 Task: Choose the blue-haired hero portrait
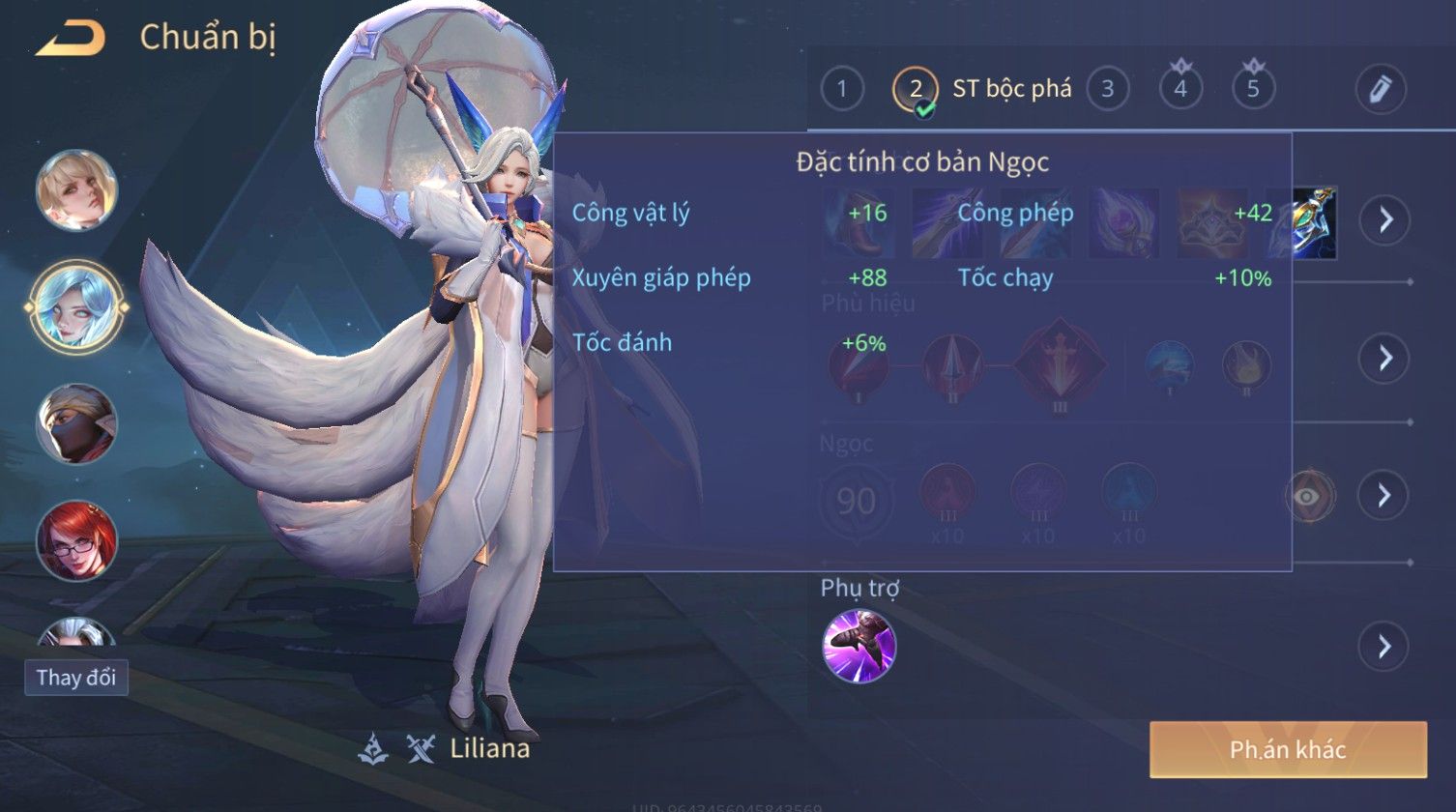76,307
